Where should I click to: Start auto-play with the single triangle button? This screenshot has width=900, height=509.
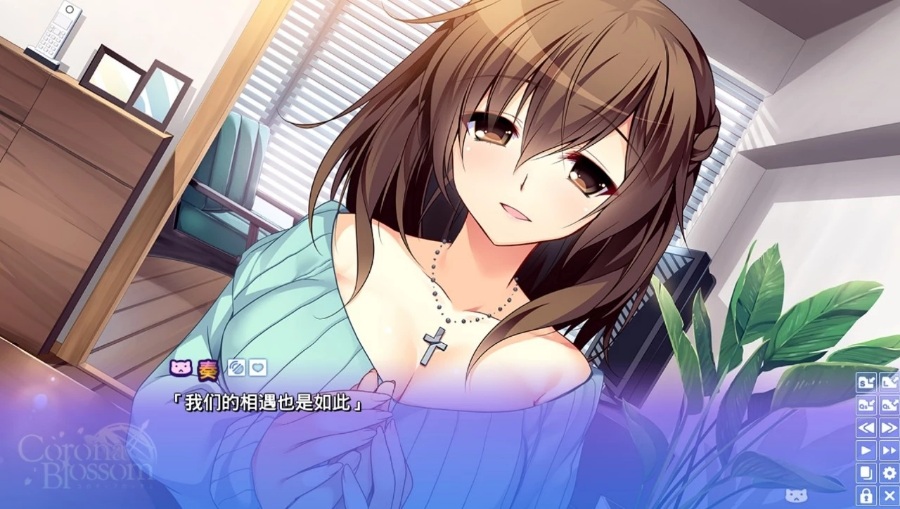(866, 451)
